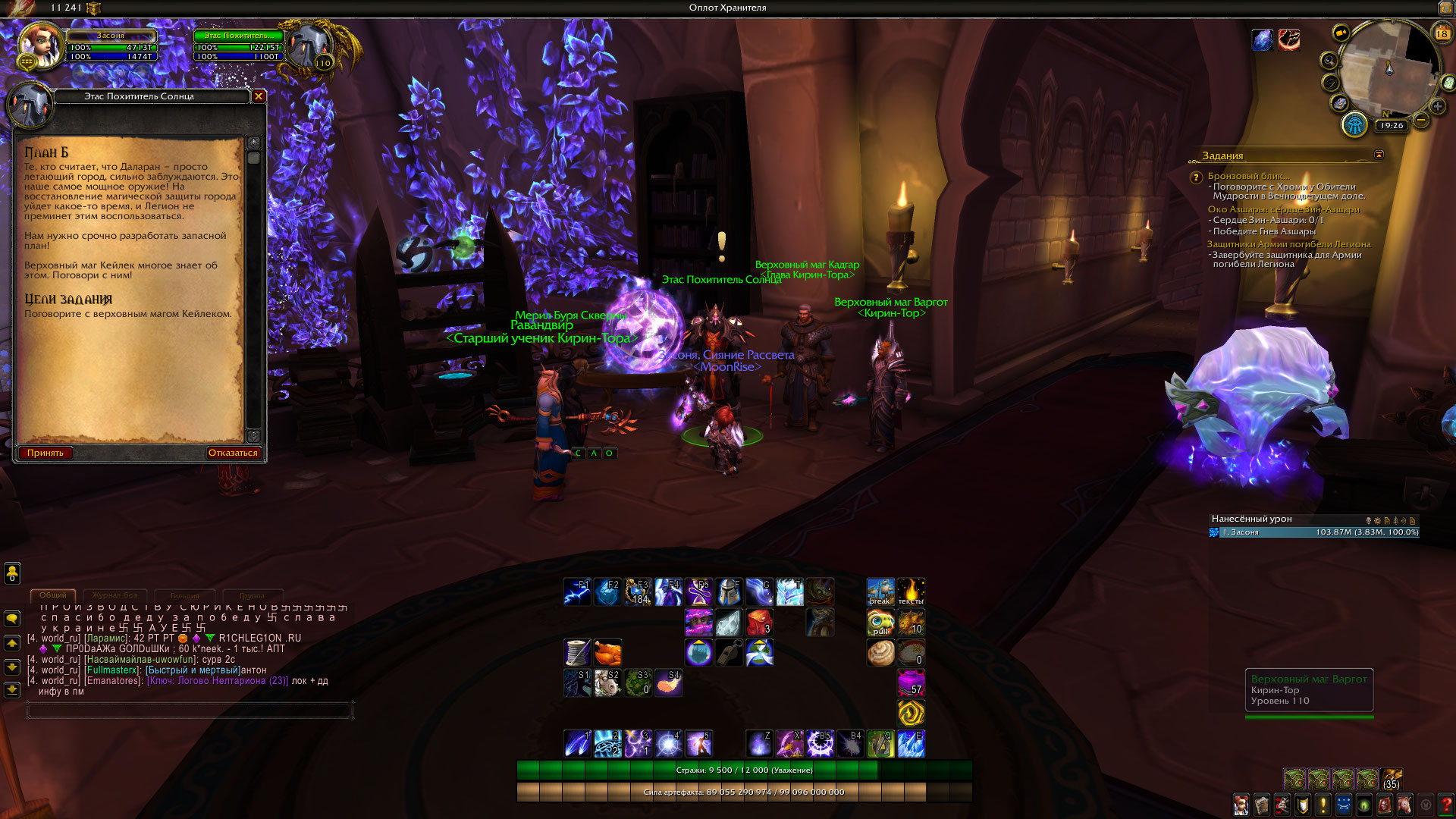Collapse the Задания quest tracker

pyautogui.click(x=1379, y=155)
